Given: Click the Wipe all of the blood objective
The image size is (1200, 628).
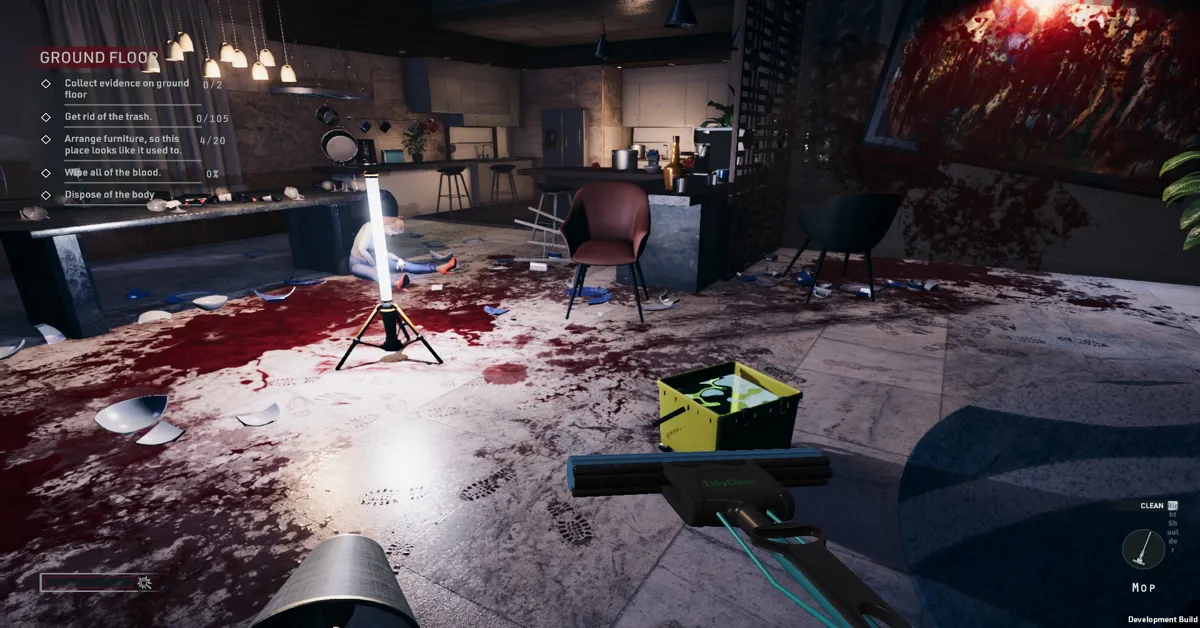Looking at the screenshot, I should click(x=112, y=173).
